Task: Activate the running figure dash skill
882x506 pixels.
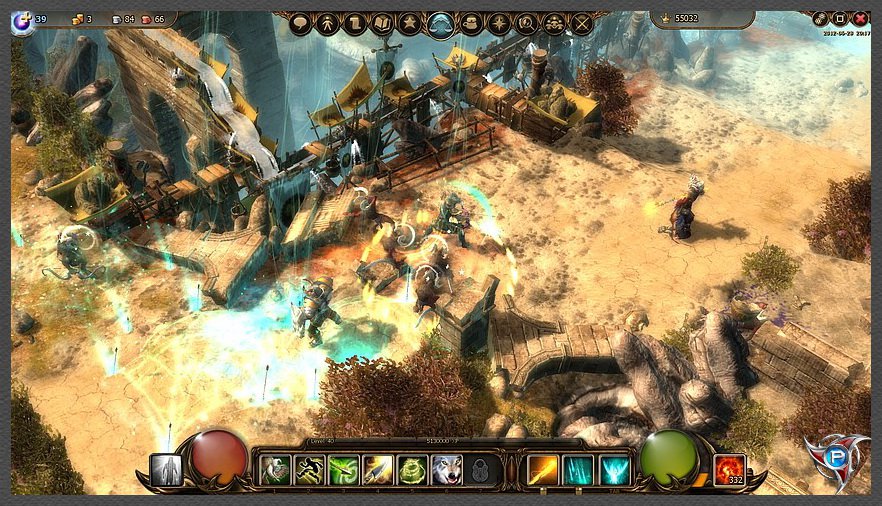Action: point(309,469)
